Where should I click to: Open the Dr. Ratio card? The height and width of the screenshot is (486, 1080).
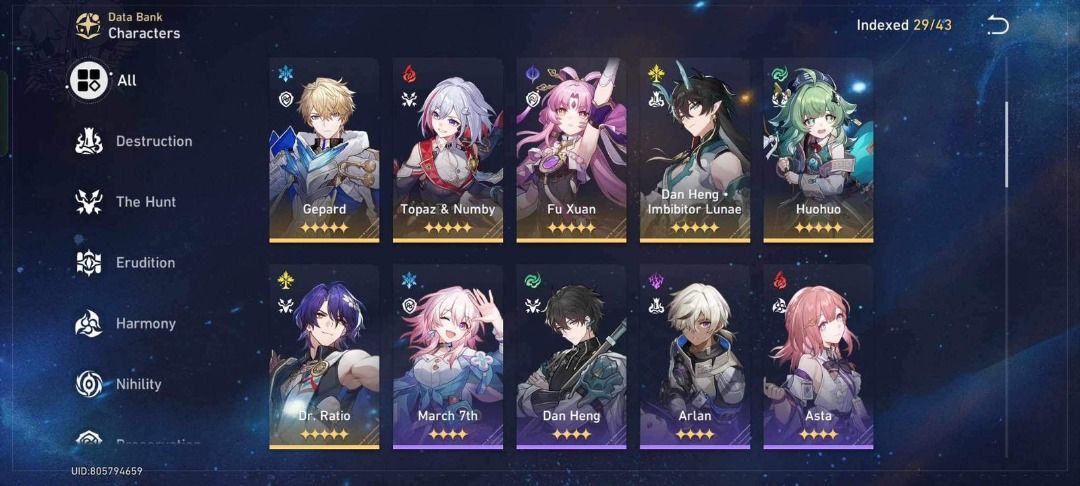click(324, 356)
